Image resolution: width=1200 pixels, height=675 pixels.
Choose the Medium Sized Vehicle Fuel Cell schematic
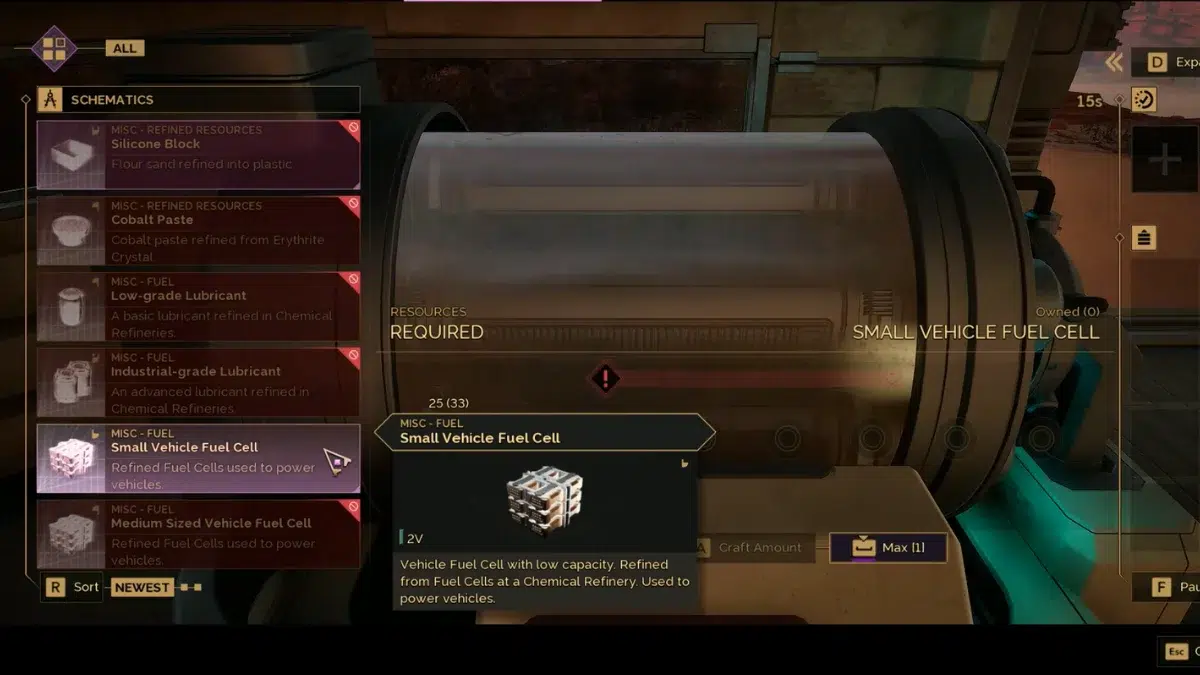pyautogui.click(x=198, y=534)
